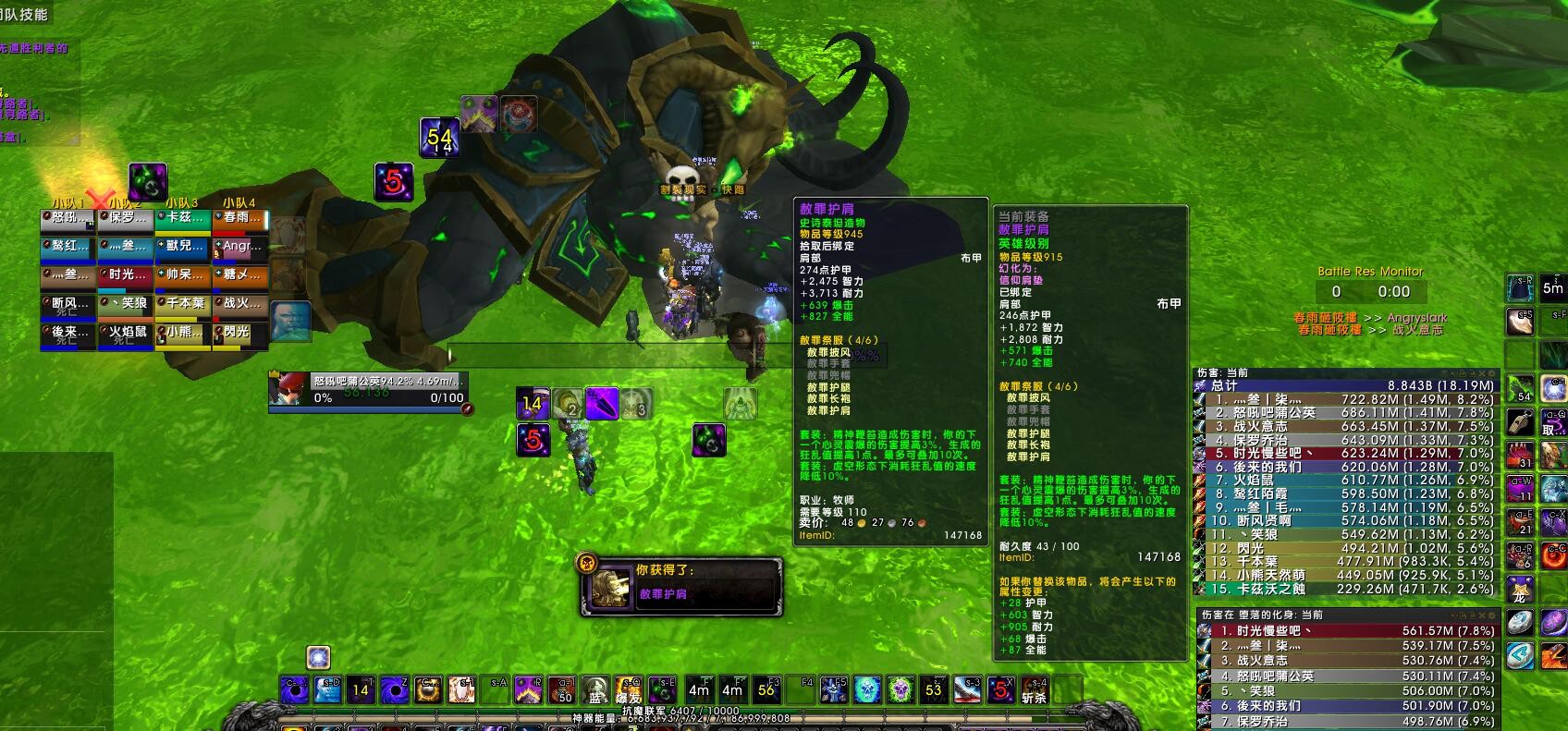Viewport: 1568px width, 731px height.
Task: Activate the side-bar ability showing 5m cooldown
Action: coord(1552,287)
